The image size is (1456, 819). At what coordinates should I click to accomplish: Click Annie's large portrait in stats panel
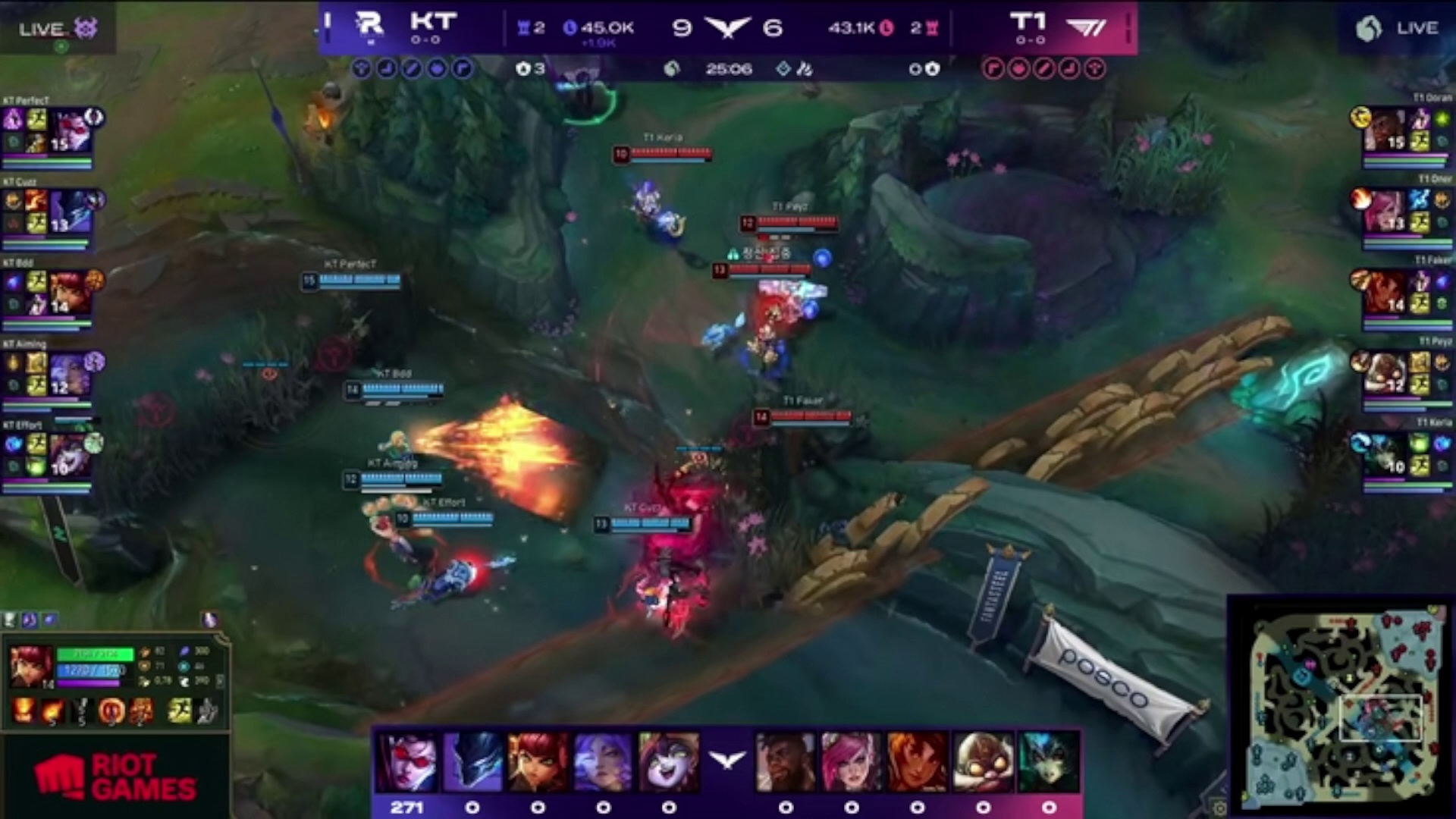click(31, 667)
